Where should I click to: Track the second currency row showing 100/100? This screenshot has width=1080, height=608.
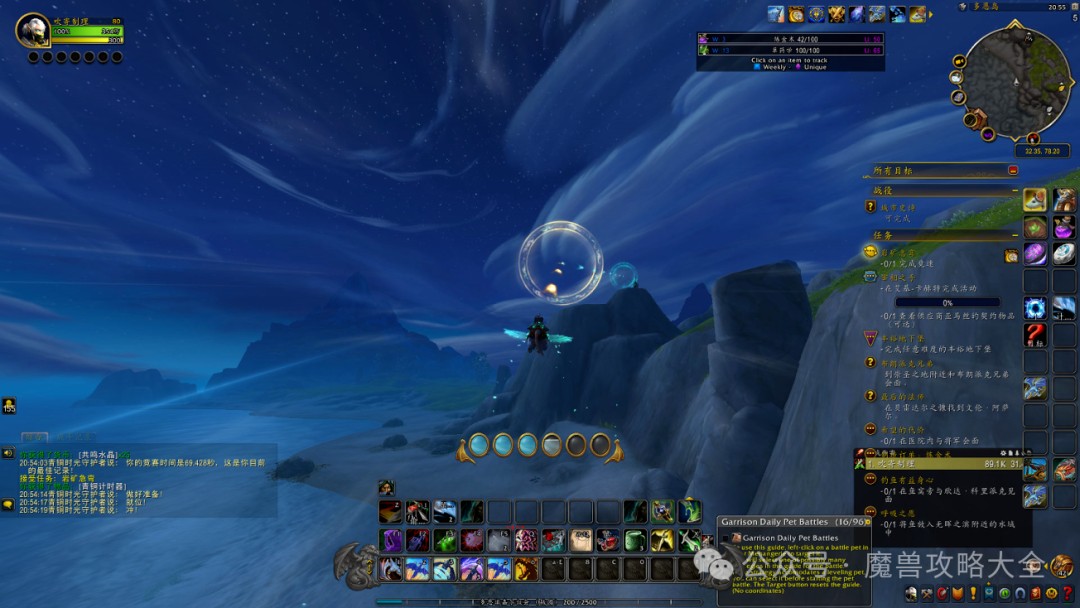(x=790, y=49)
